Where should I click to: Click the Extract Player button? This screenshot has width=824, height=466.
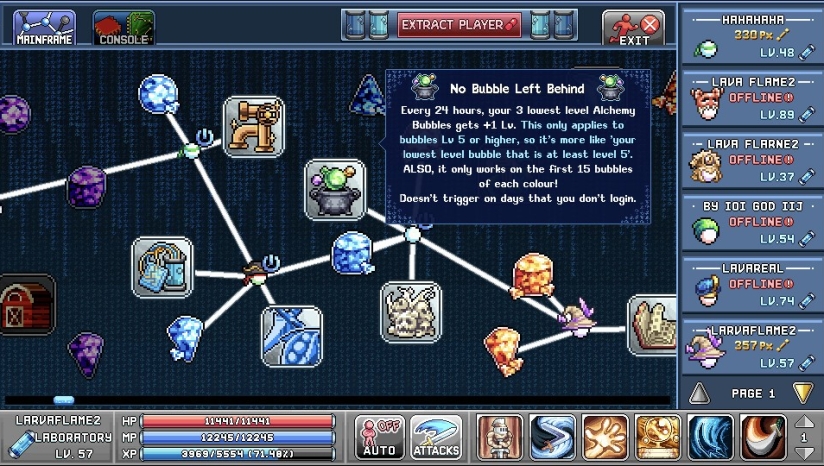point(460,24)
